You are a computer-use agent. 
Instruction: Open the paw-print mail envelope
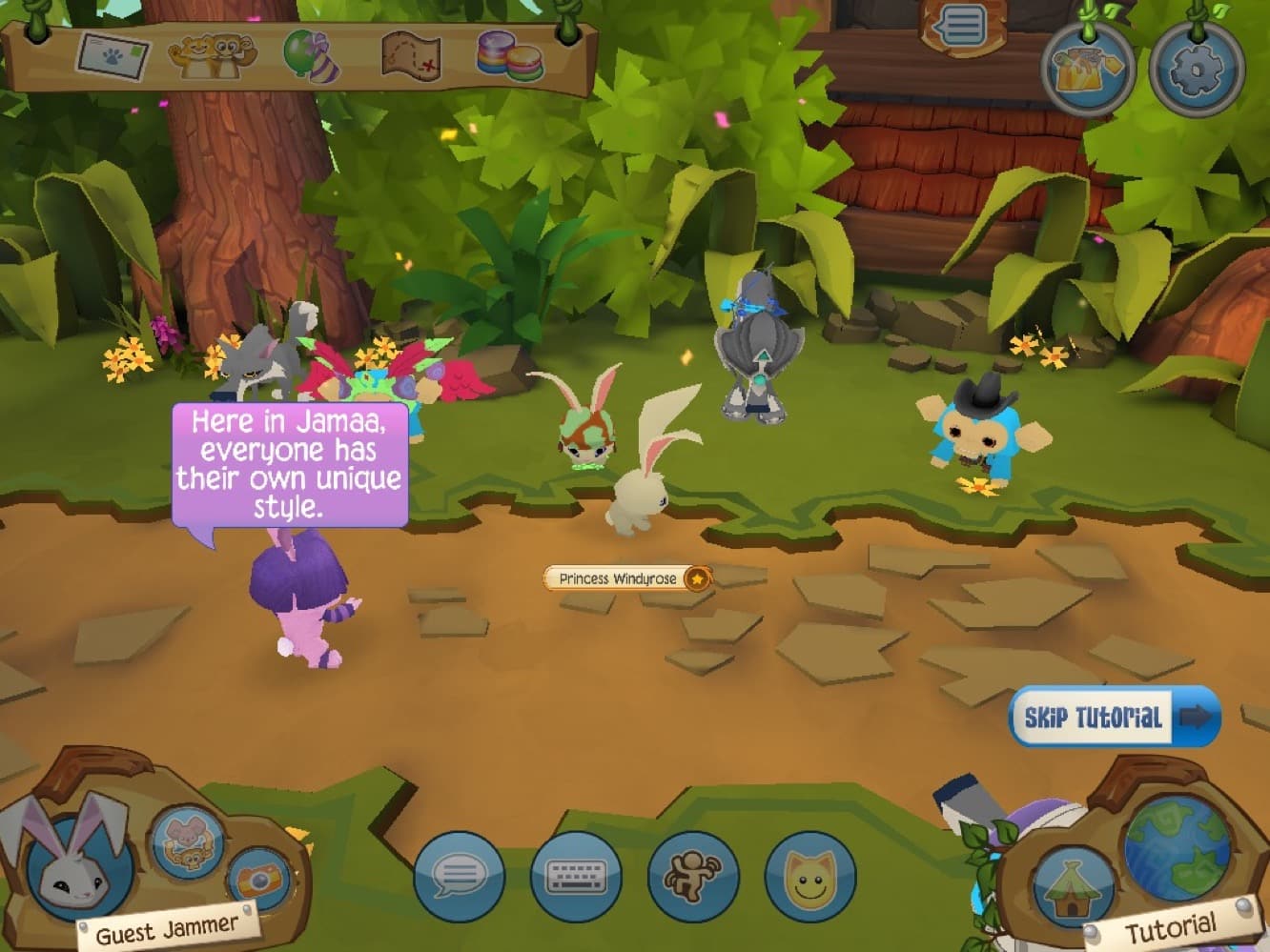114,56
